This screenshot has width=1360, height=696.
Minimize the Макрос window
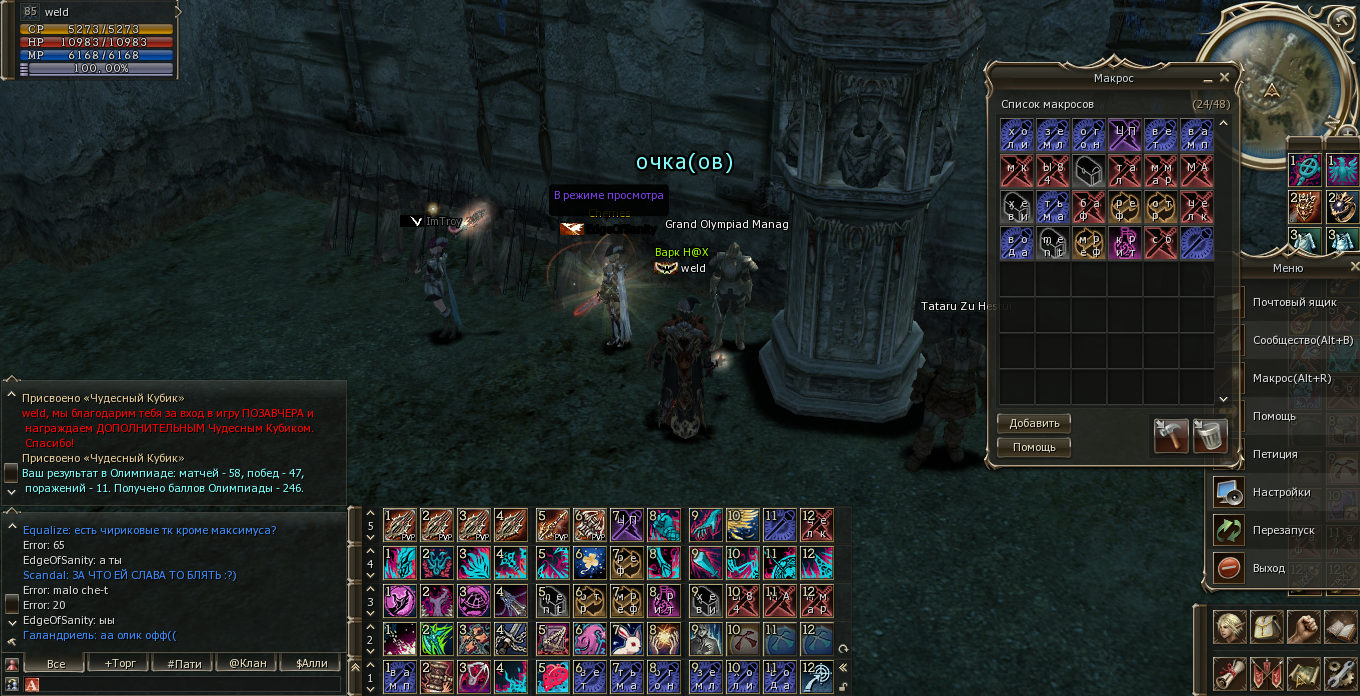pyautogui.click(x=1208, y=78)
